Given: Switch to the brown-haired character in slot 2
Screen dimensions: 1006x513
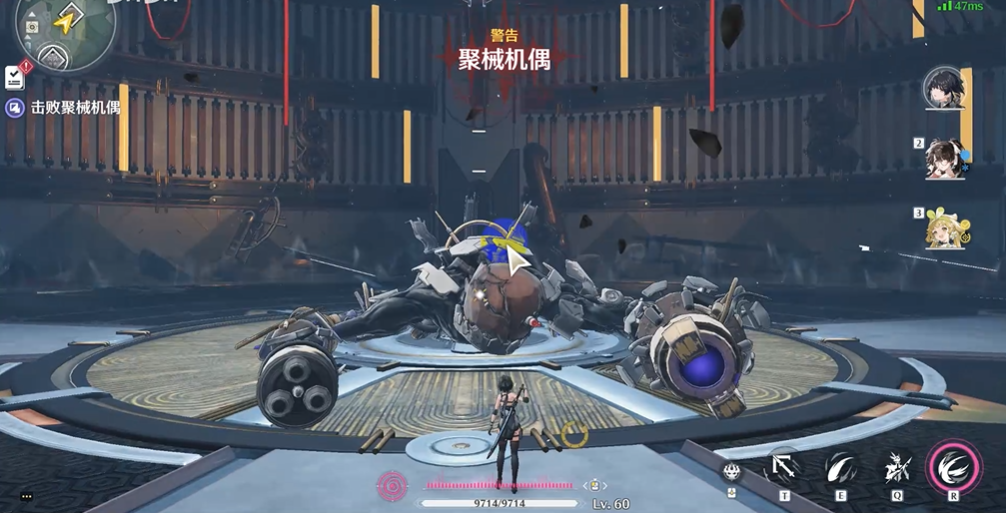Looking at the screenshot, I should [943, 159].
